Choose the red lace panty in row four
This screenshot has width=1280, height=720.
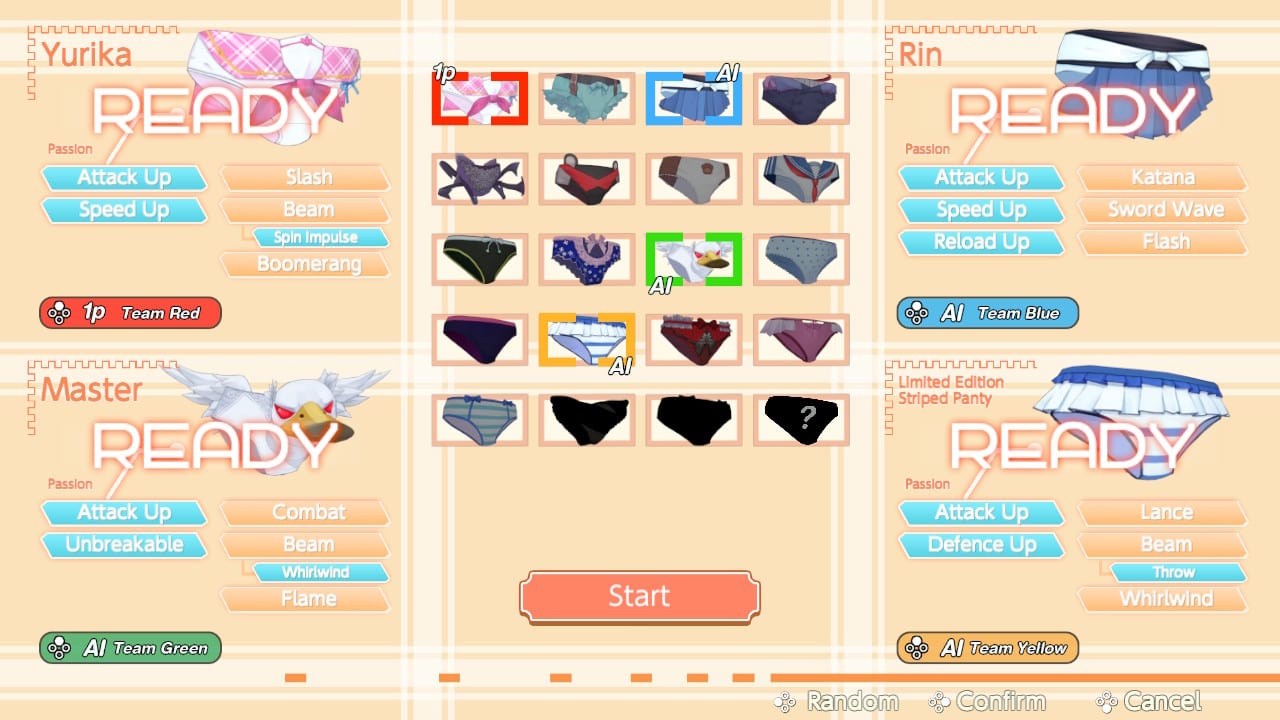[694, 339]
